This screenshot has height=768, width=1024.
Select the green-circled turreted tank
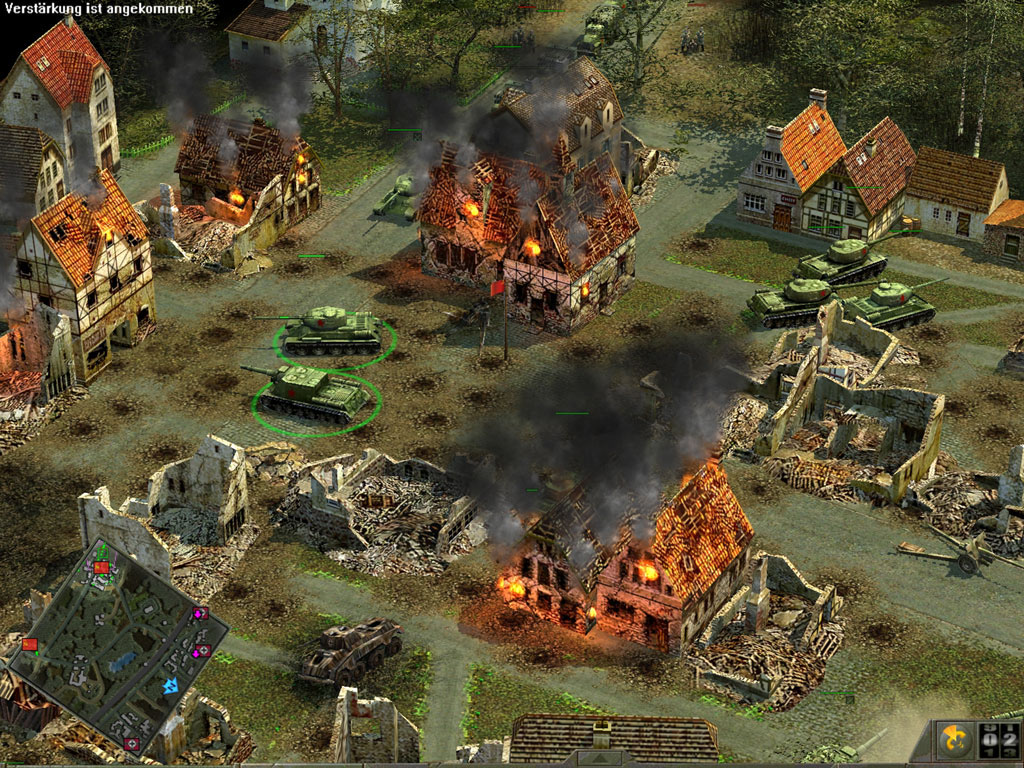pos(332,331)
